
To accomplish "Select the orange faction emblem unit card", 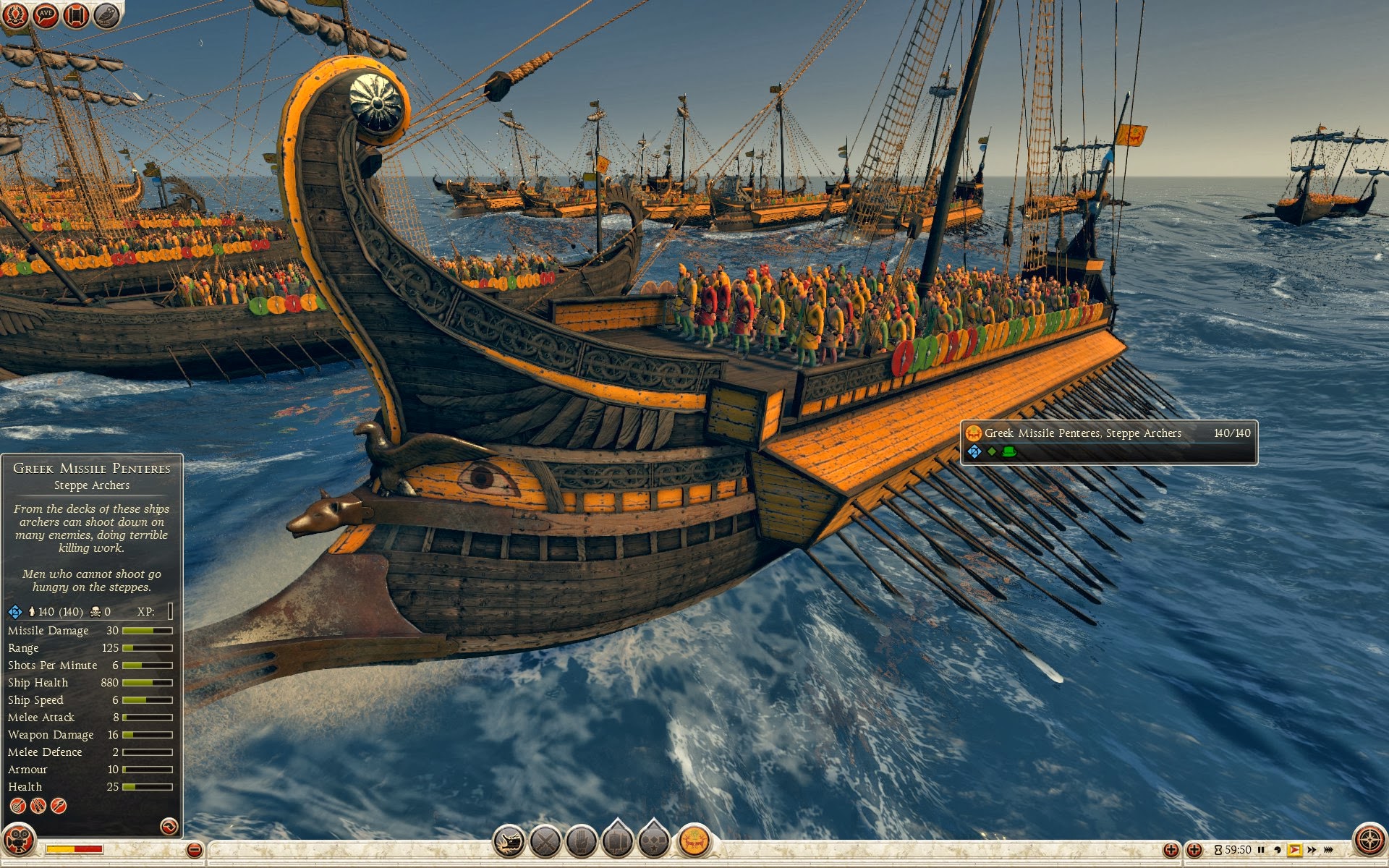I will (x=694, y=841).
